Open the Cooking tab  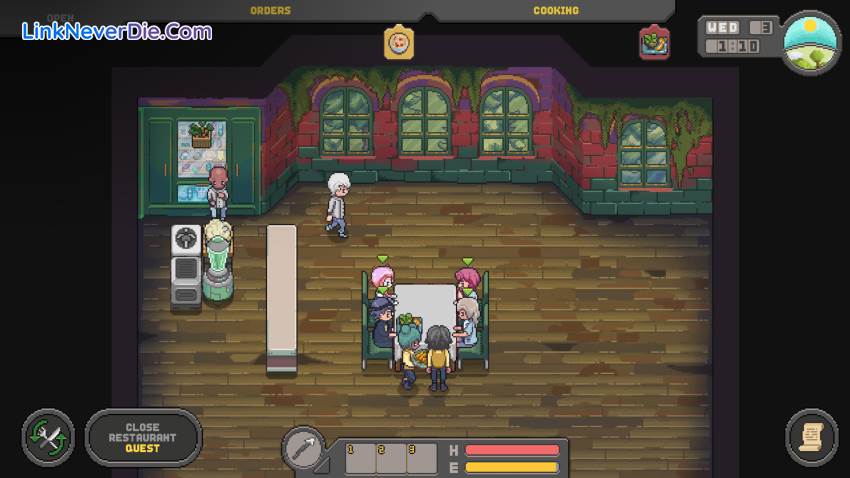556,11
